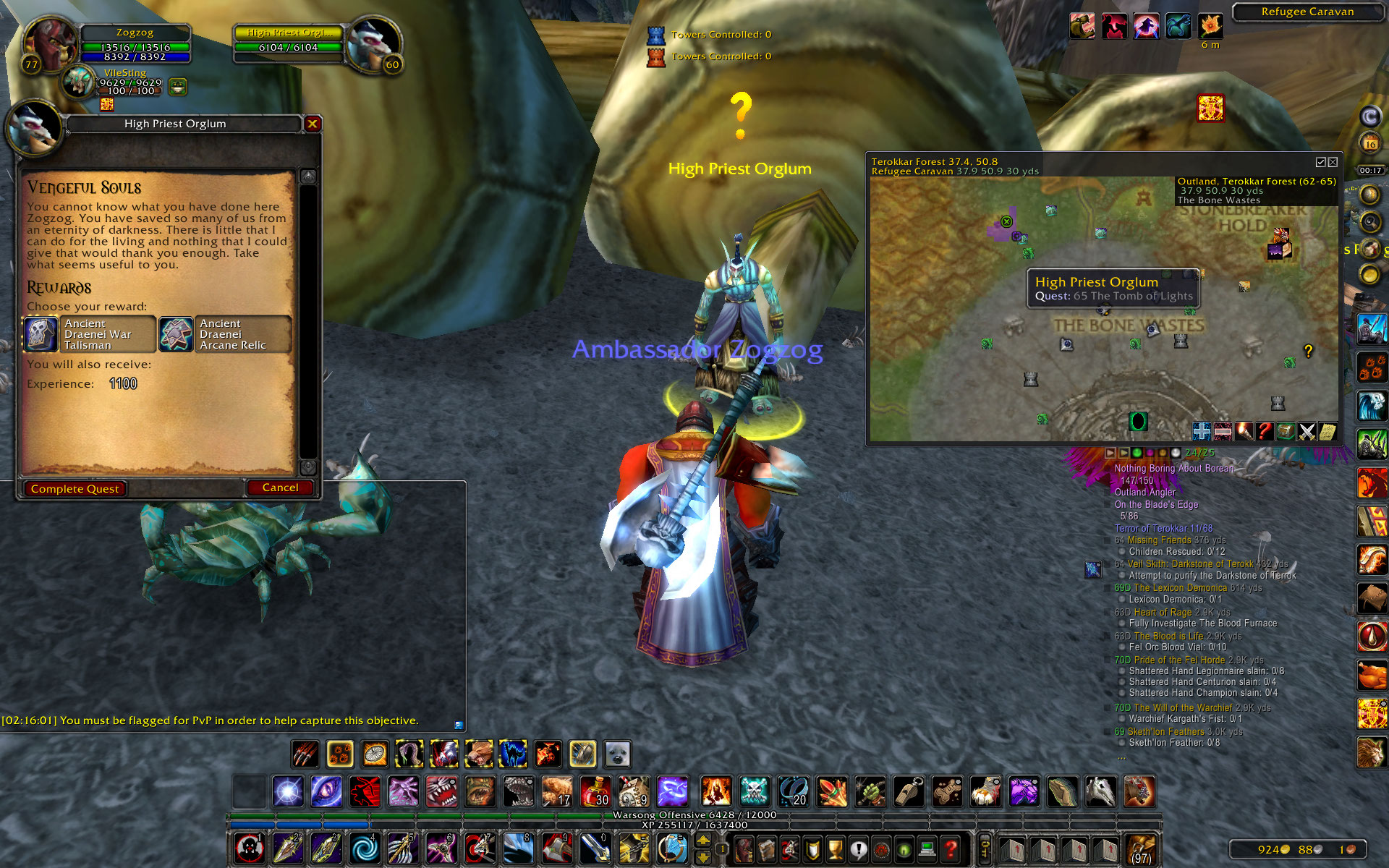Open the Talents pane in the micro menu
Screen dimensions: 1389x868
point(789,848)
